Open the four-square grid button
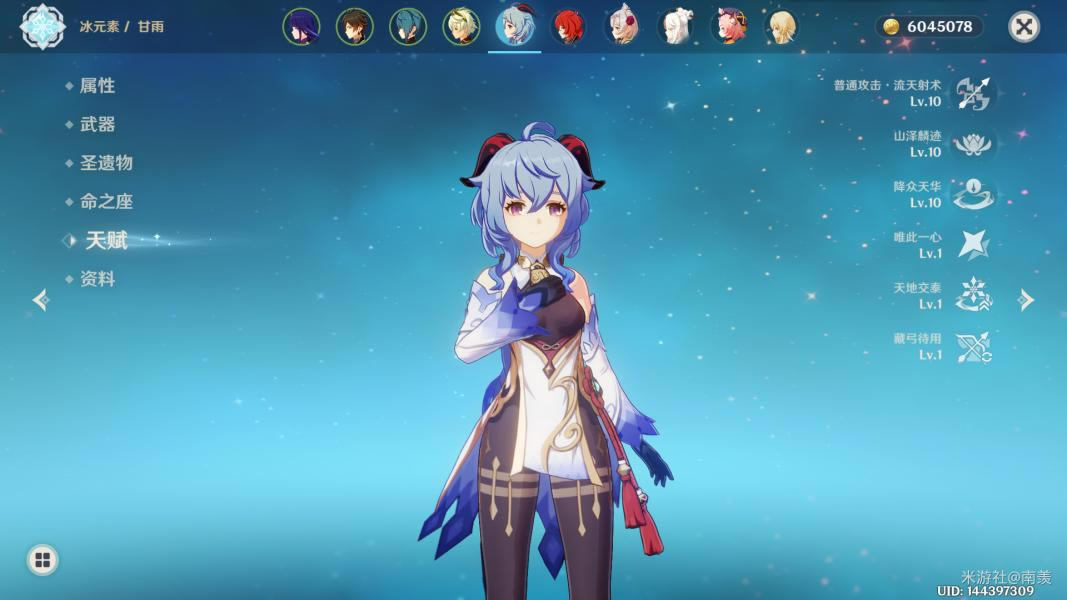1067x600 pixels. [42, 560]
